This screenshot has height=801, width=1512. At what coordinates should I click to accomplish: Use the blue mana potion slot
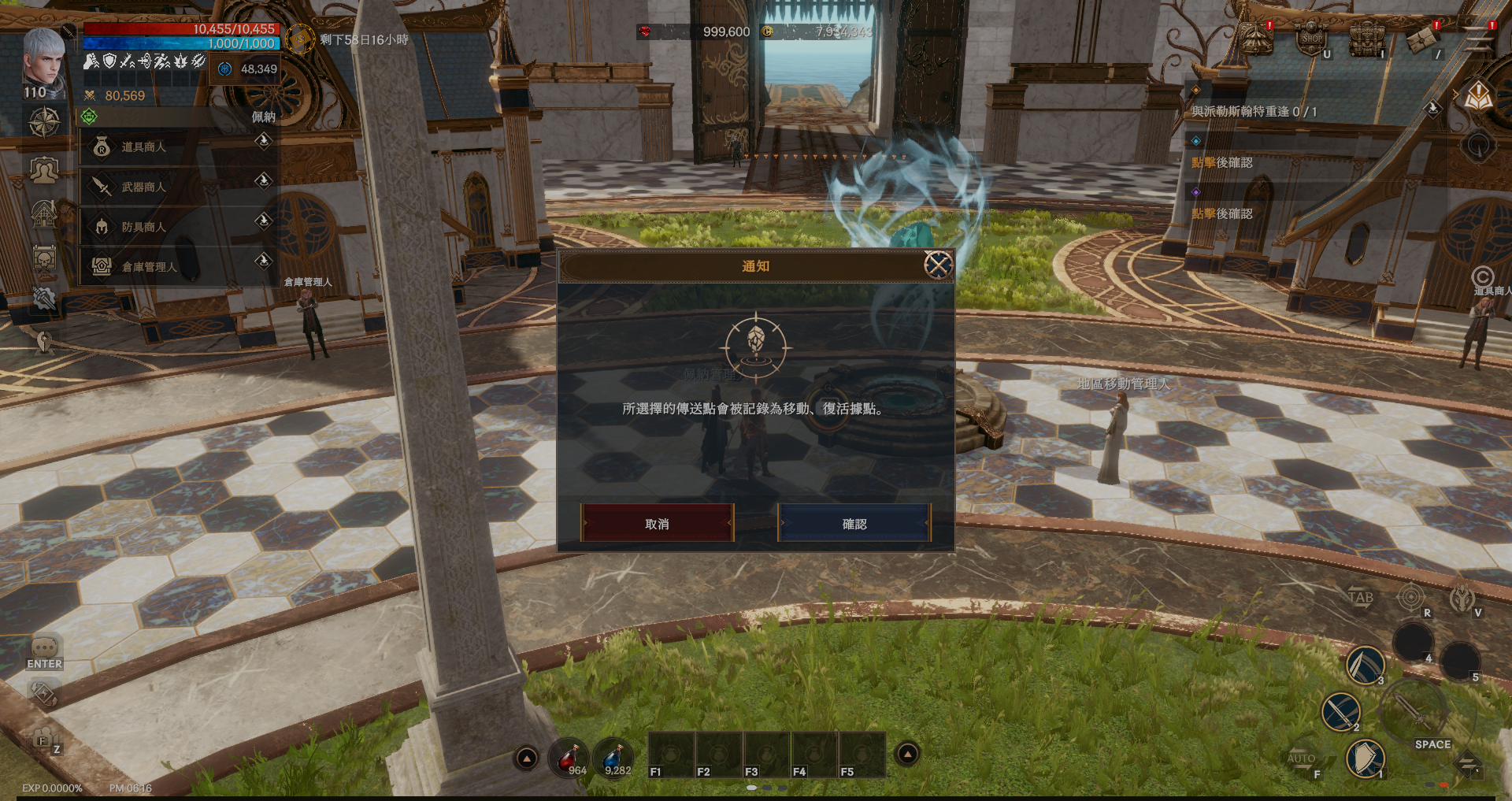click(613, 758)
